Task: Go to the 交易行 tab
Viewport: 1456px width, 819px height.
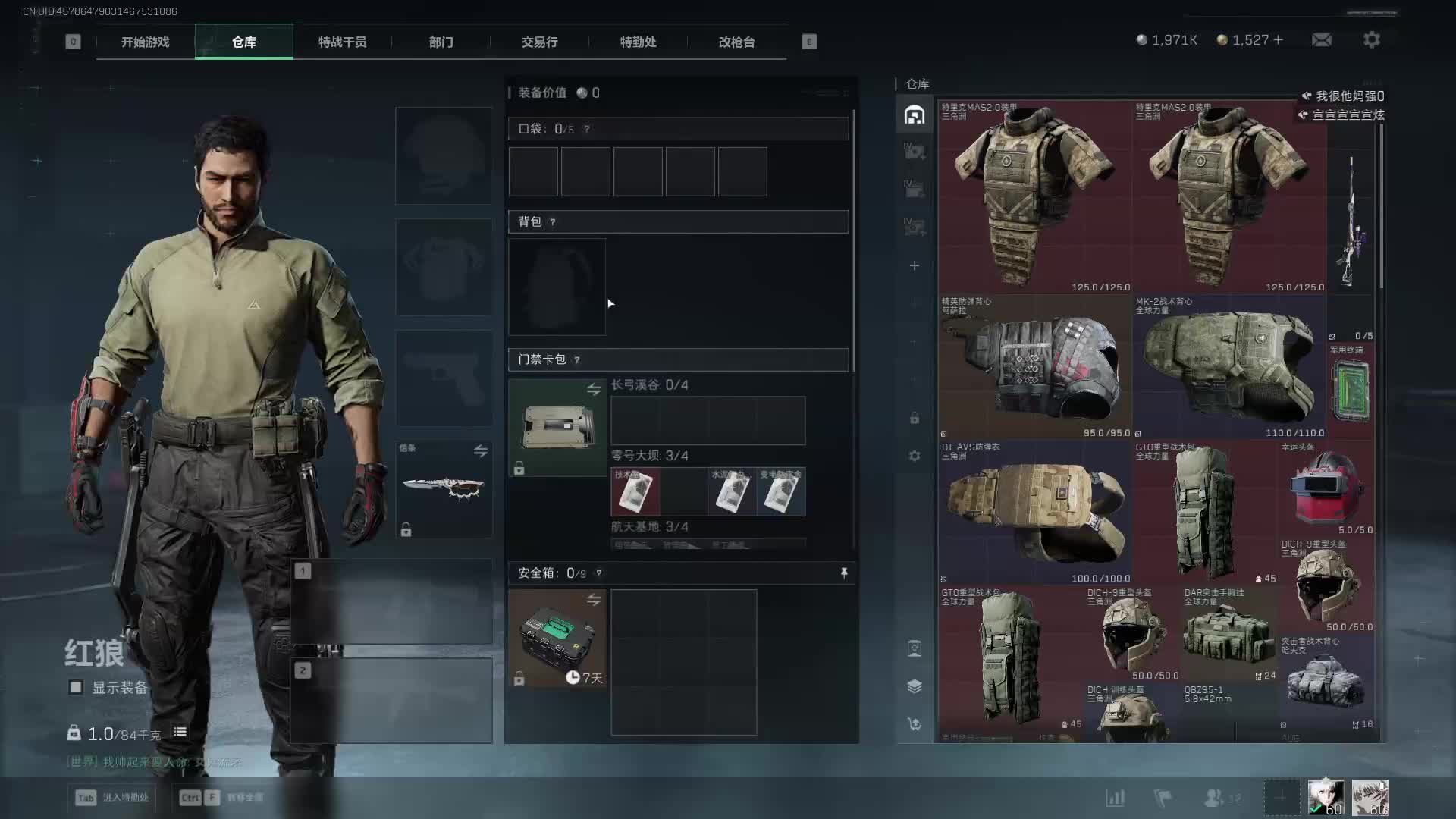Action: [539, 42]
